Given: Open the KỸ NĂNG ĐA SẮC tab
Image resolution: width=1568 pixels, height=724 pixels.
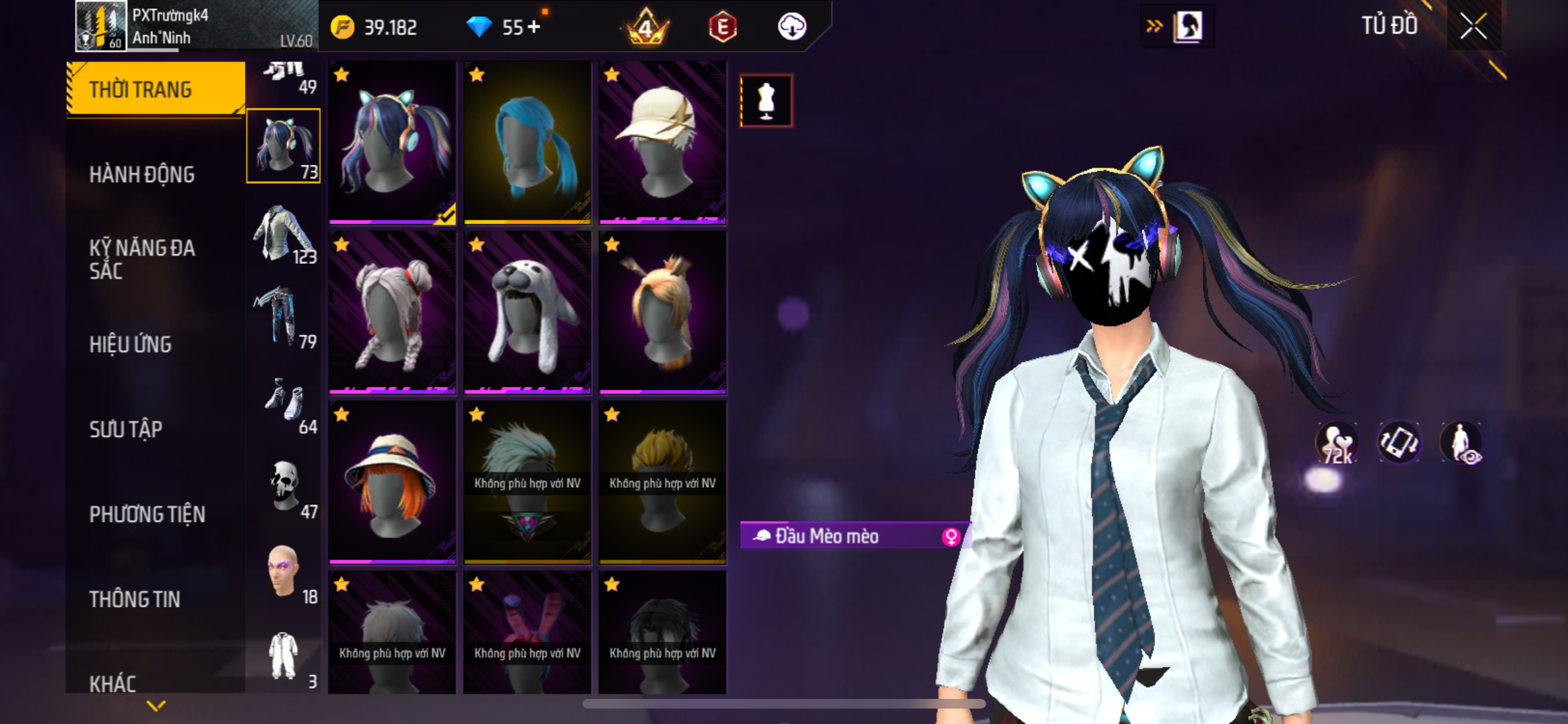Looking at the screenshot, I should (x=142, y=259).
